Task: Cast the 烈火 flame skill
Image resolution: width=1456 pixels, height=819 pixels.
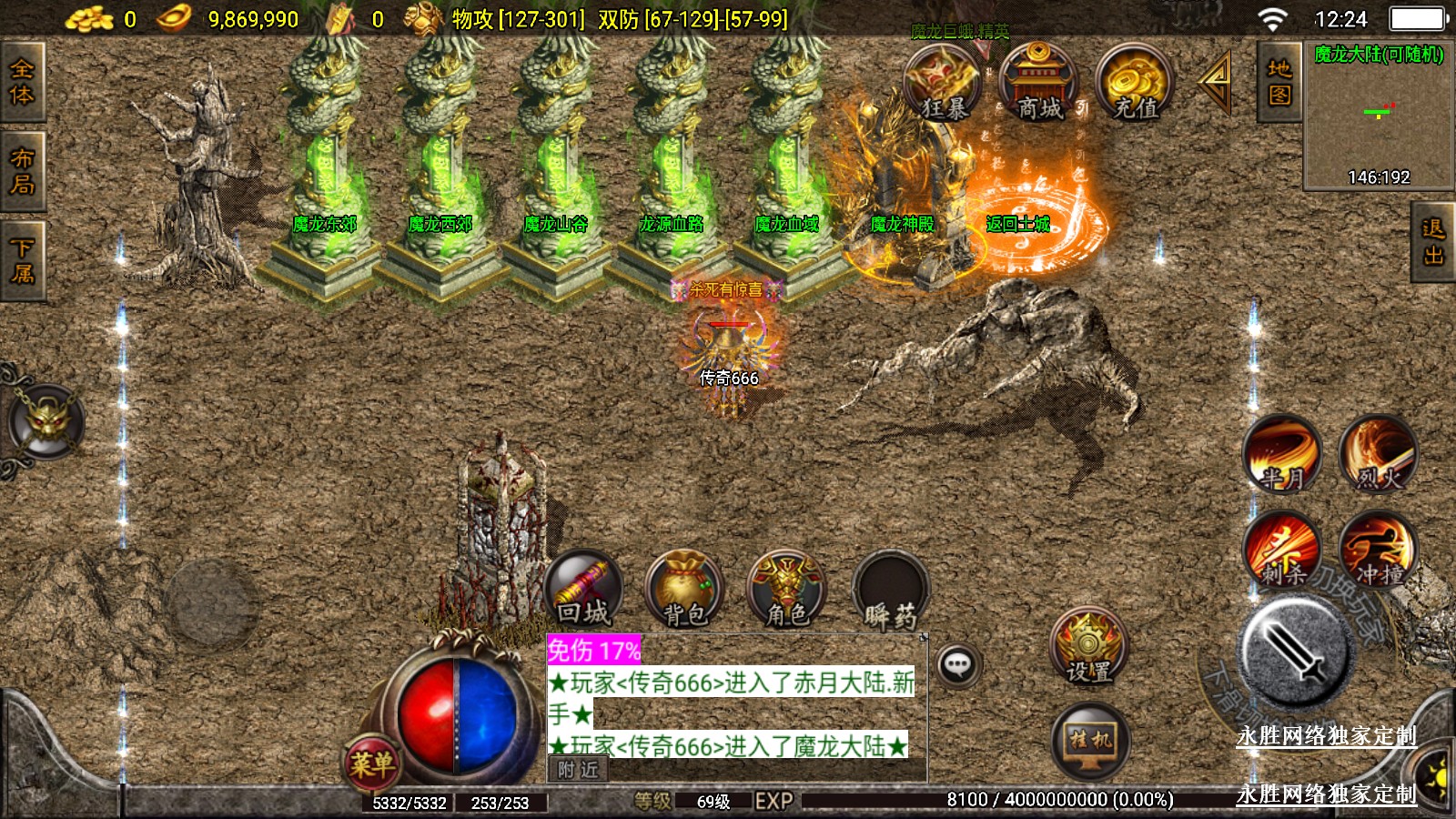Action: (x=1379, y=454)
